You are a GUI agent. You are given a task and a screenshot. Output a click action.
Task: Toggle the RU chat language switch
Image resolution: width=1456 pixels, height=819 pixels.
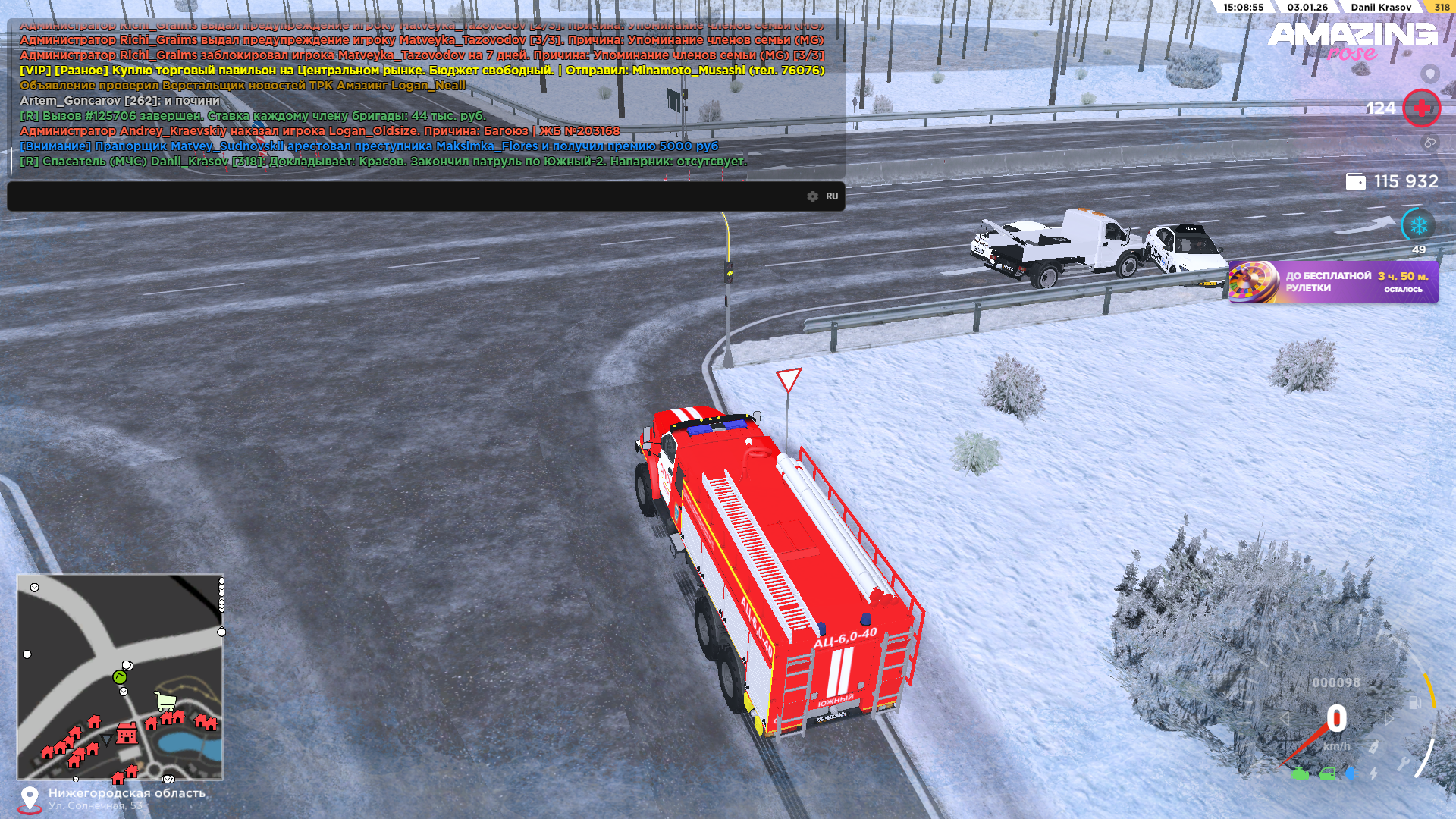[x=832, y=196]
